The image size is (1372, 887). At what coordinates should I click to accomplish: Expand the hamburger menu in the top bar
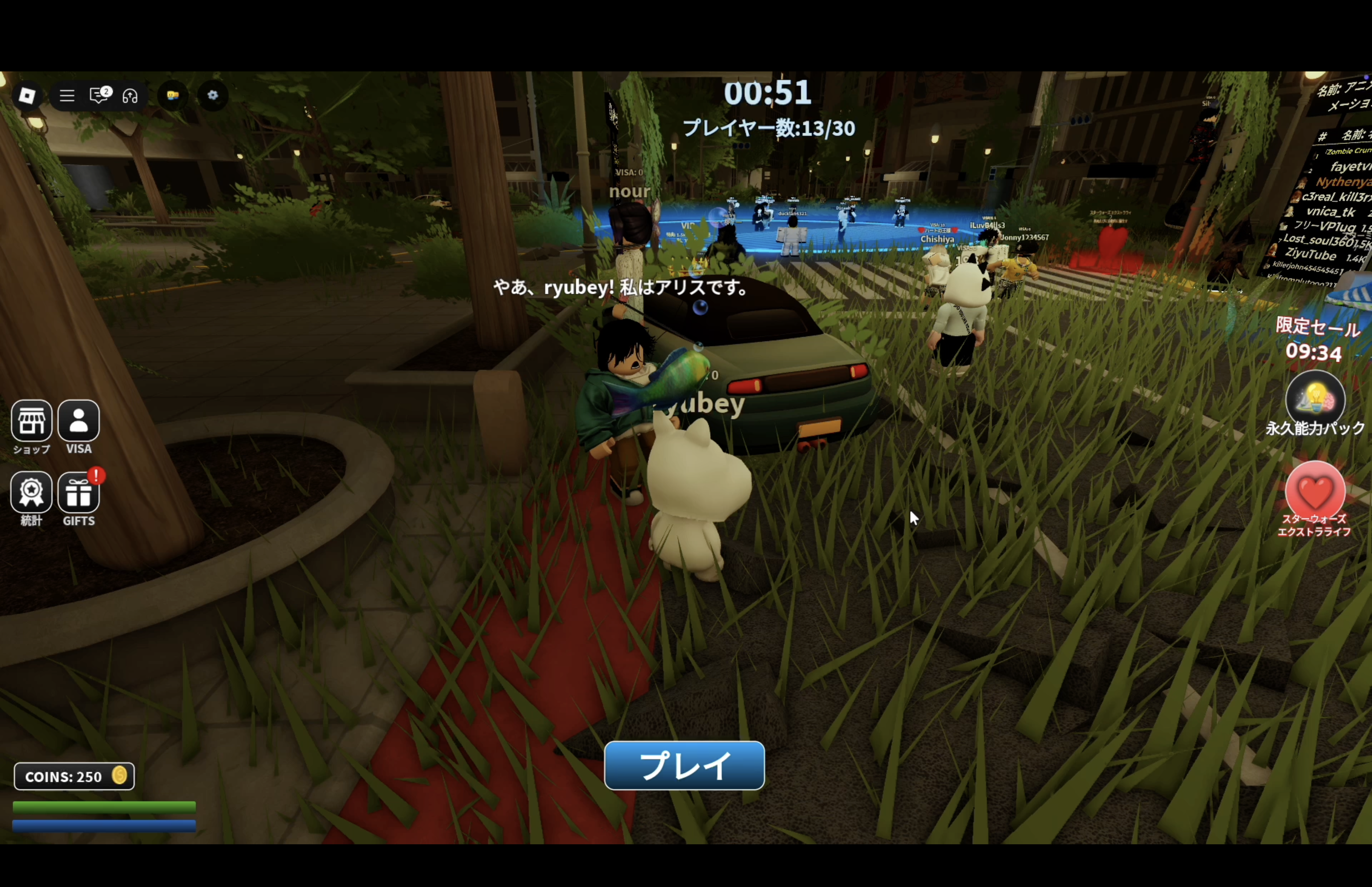[x=67, y=96]
